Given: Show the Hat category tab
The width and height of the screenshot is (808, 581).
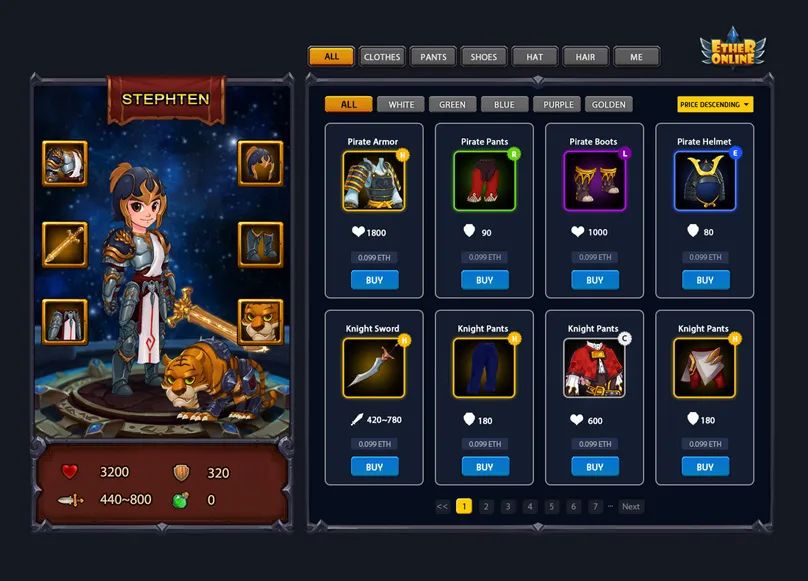Looking at the screenshot, I should tap(535, 57).
